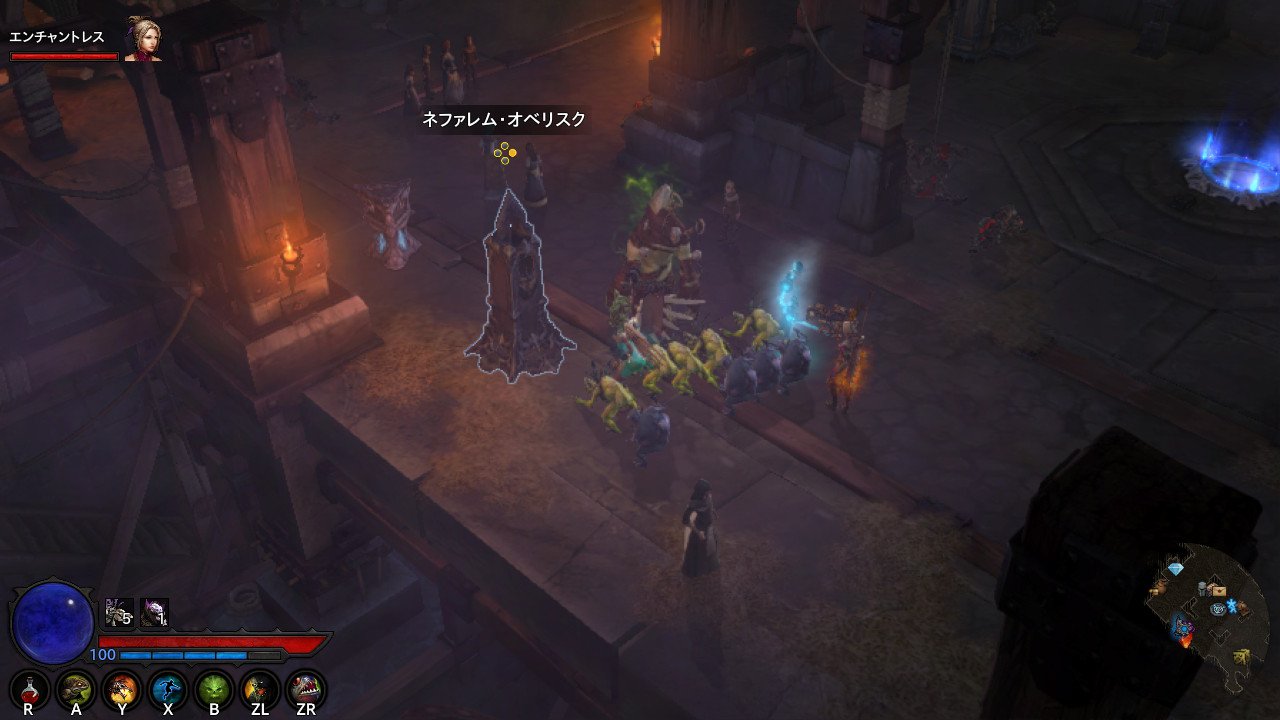This screenshot has width=1280, height=720.
Task: Select the buff icon showing 5 stacks
Action: pyautogui.click(x=119, y=613)
